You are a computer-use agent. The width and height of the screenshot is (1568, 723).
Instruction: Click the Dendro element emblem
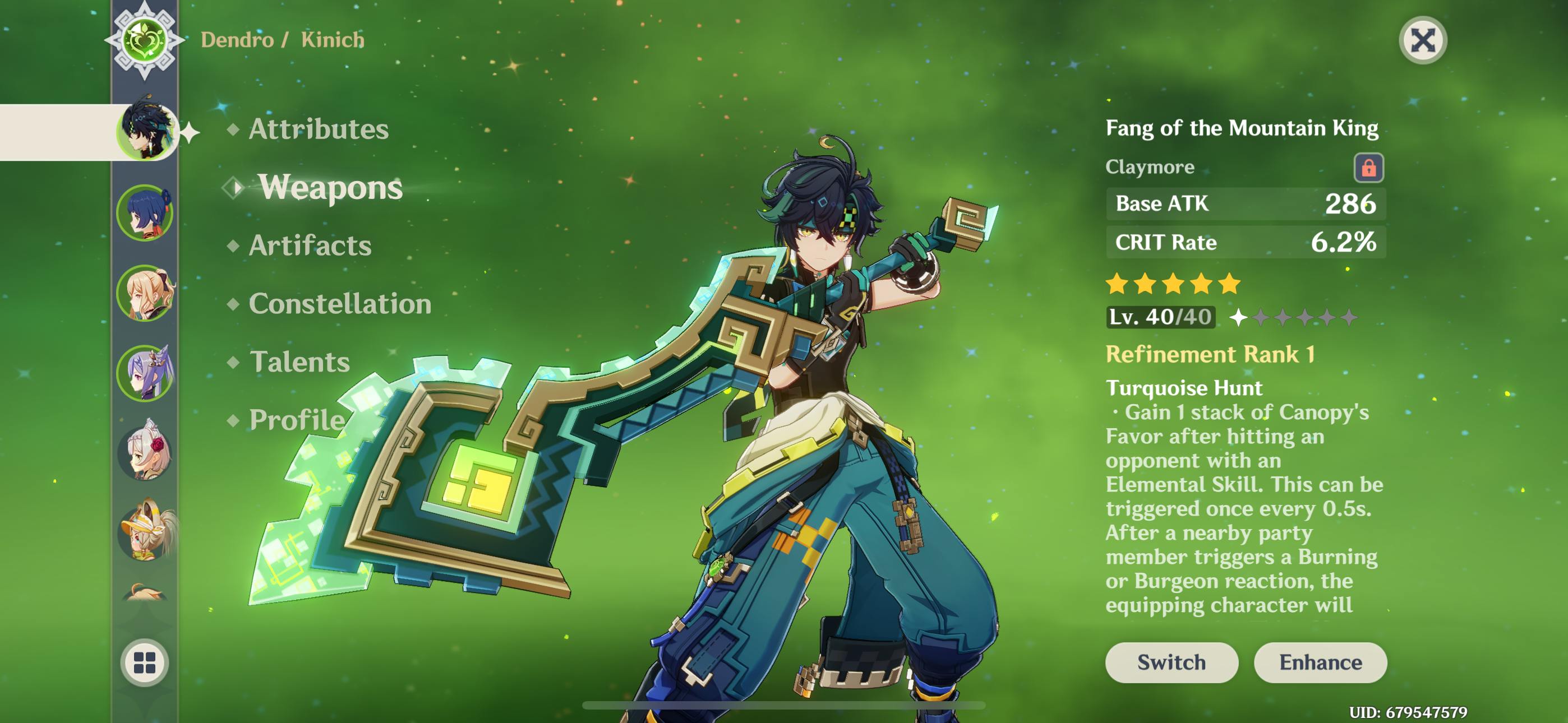[x=144, y=40]
